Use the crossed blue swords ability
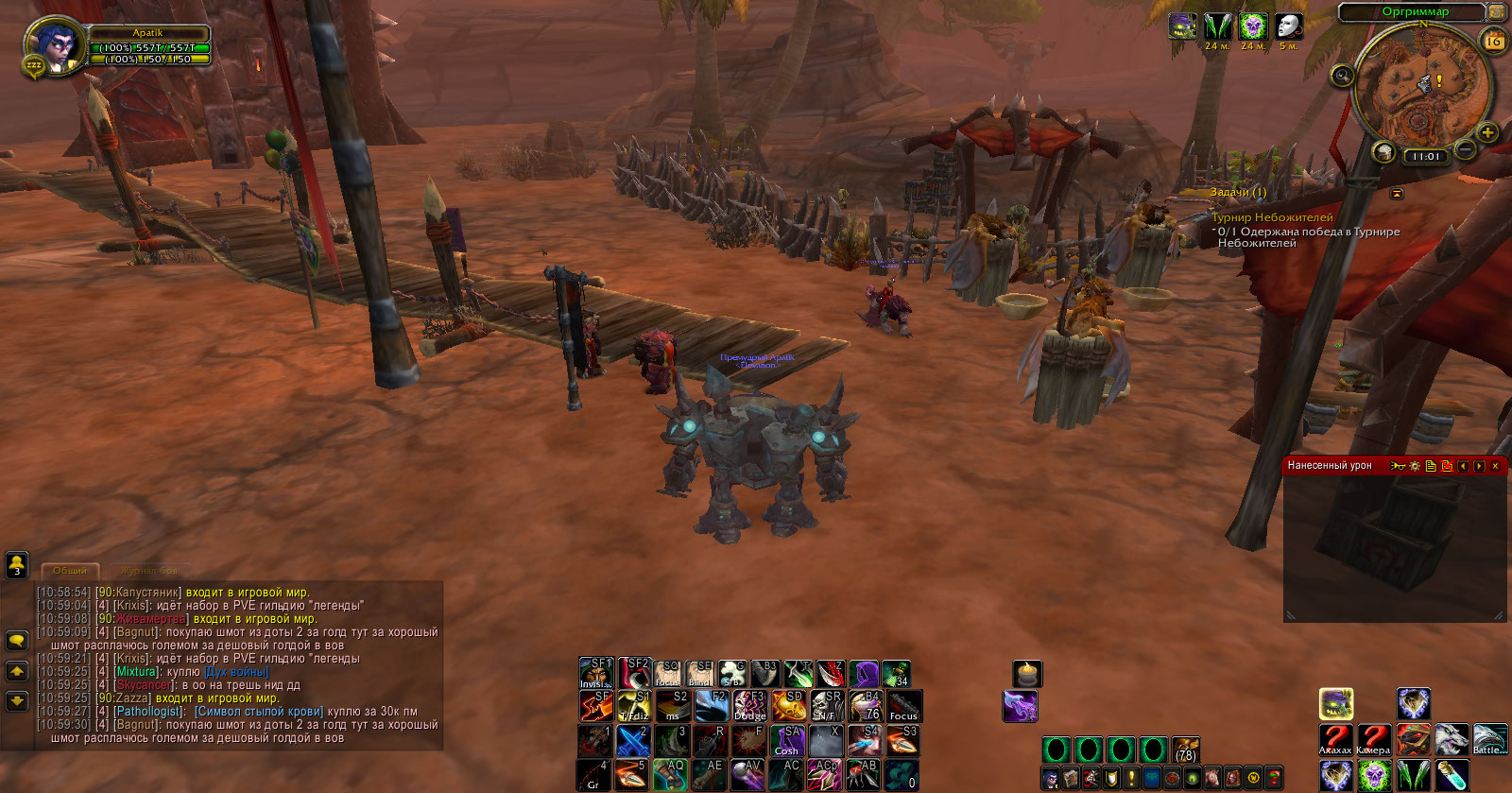 point(633,739)
